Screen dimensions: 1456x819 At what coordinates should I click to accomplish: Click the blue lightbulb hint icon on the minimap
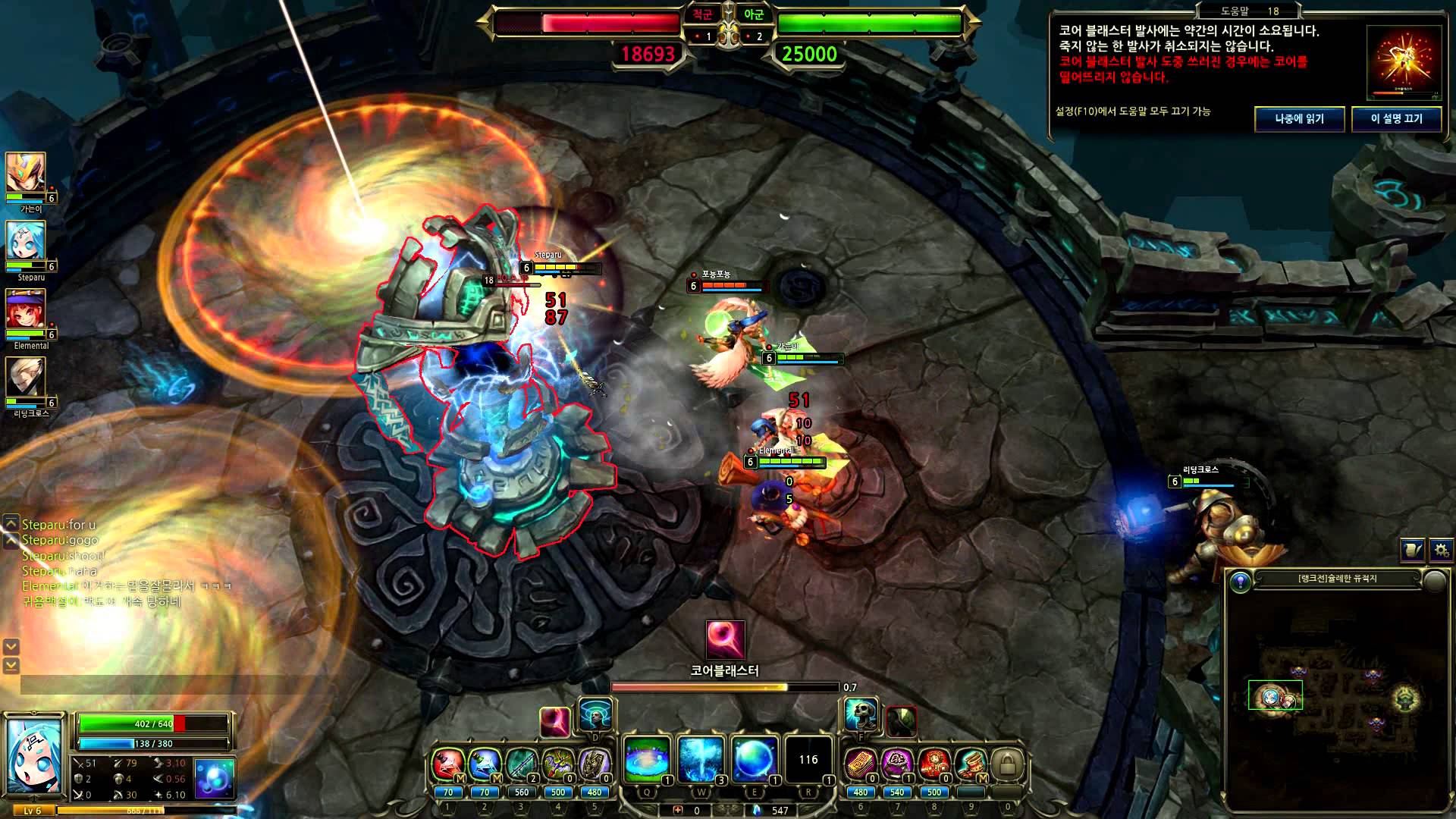[1241, 582]
